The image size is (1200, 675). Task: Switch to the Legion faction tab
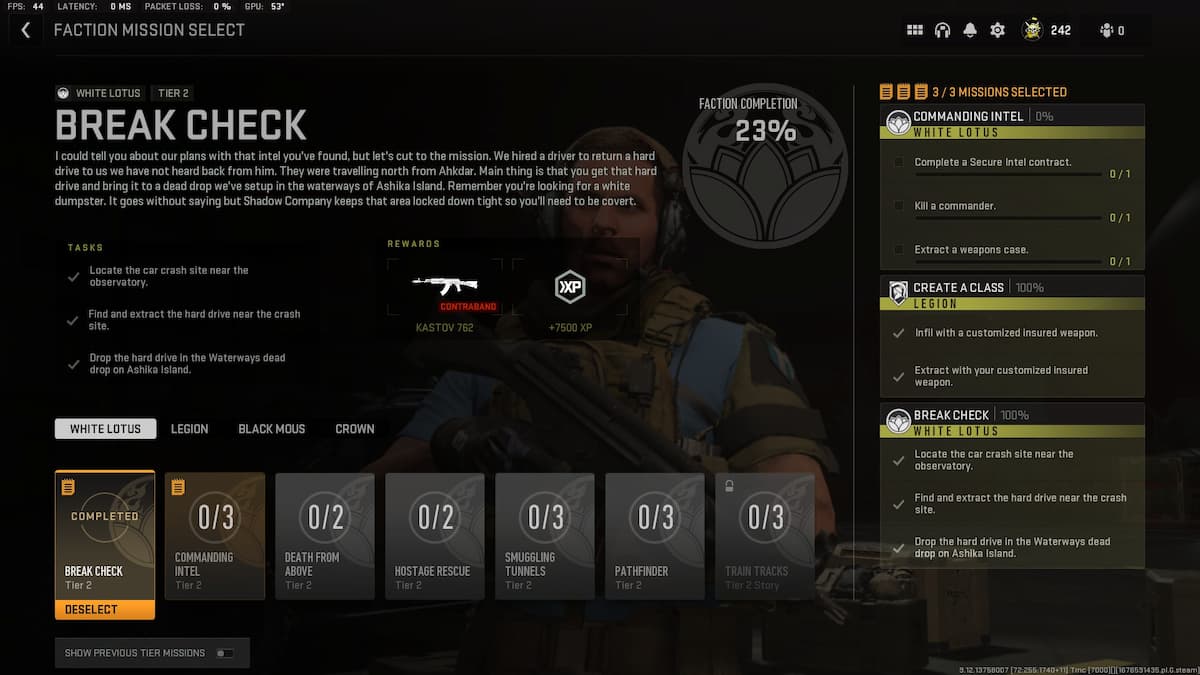189,429
